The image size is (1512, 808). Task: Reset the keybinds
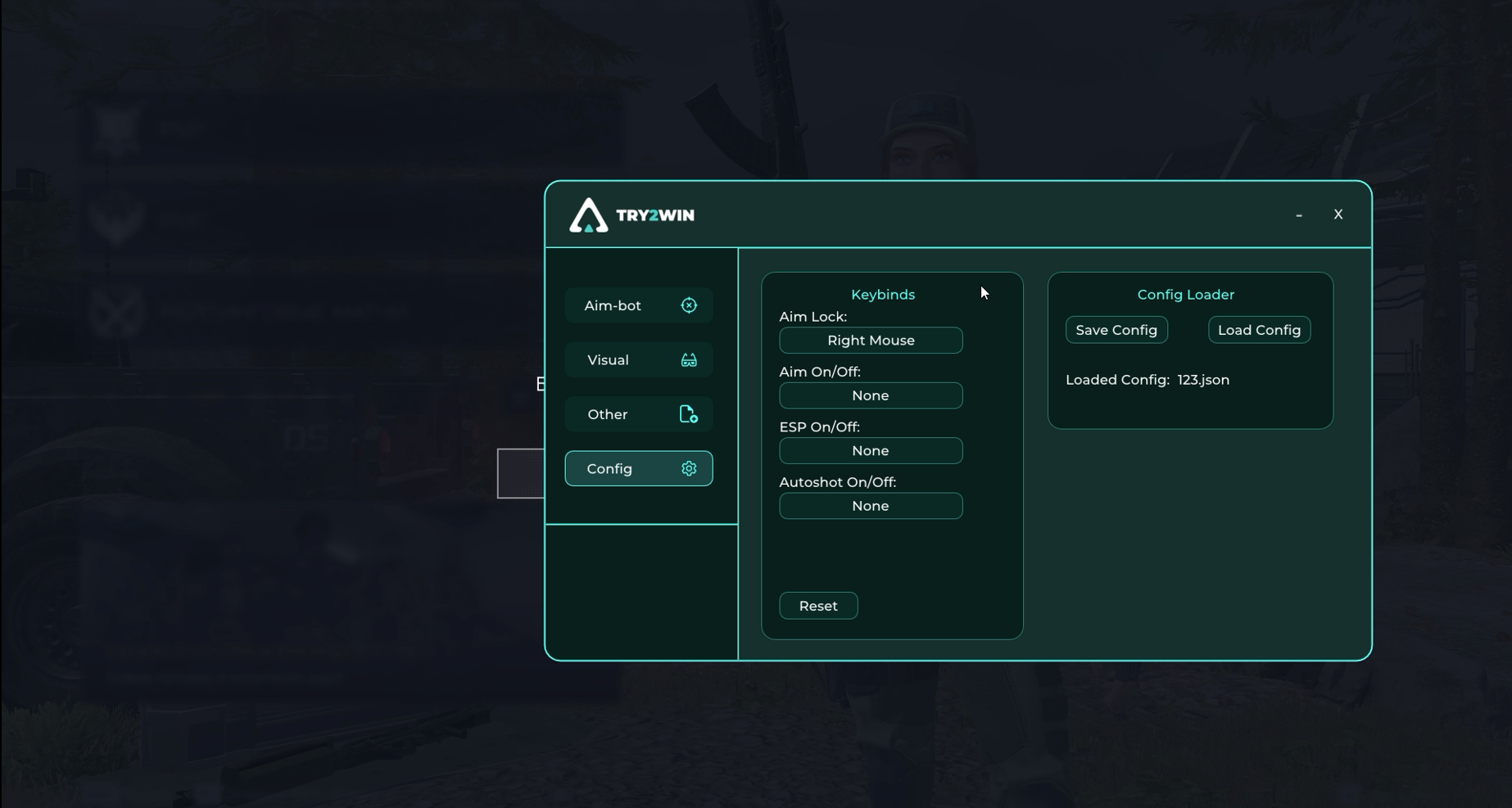(x=818, y=606)
